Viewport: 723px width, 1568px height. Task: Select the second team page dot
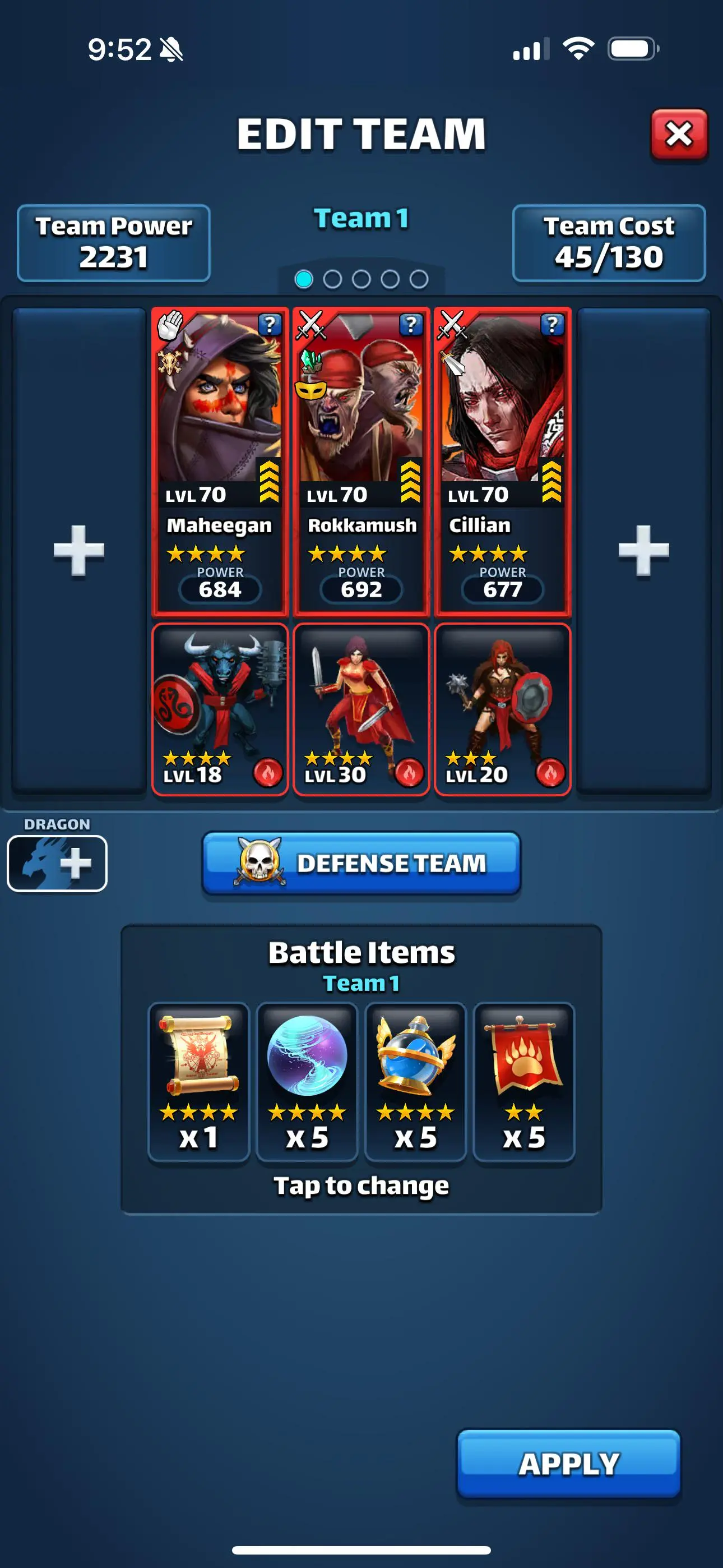332,278
